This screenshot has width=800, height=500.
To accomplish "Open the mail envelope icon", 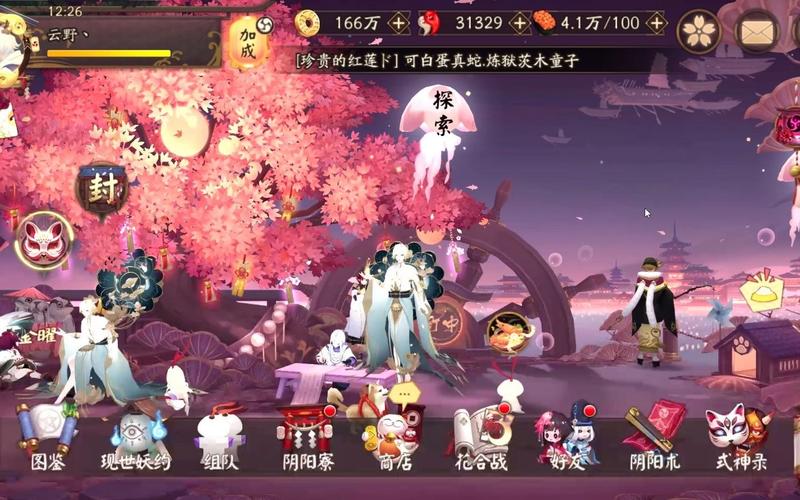I will pyautogui.click(x=757, y=31).
